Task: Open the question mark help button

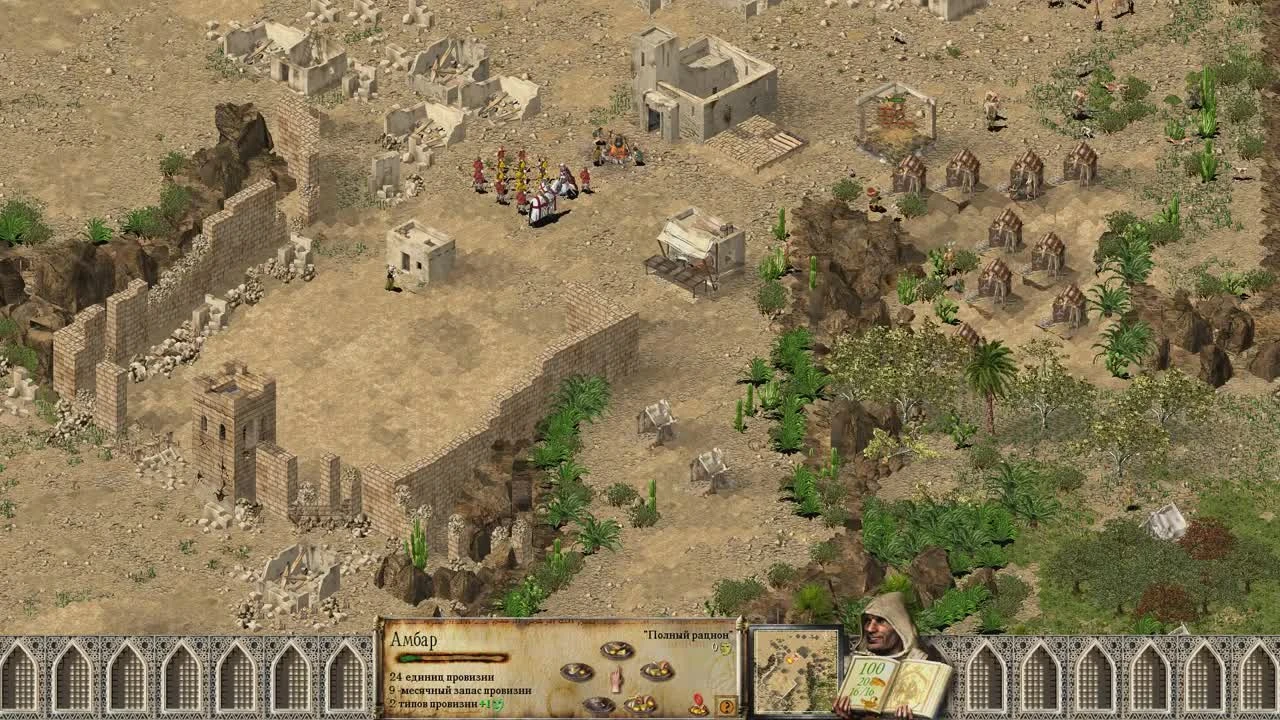Action: coord(727,707)
